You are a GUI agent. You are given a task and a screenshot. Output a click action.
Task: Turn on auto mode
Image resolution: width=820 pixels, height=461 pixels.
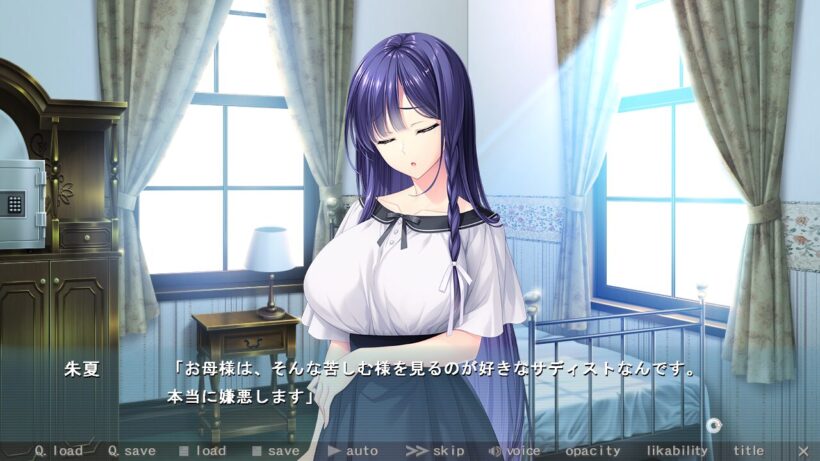tap(353, 451)
